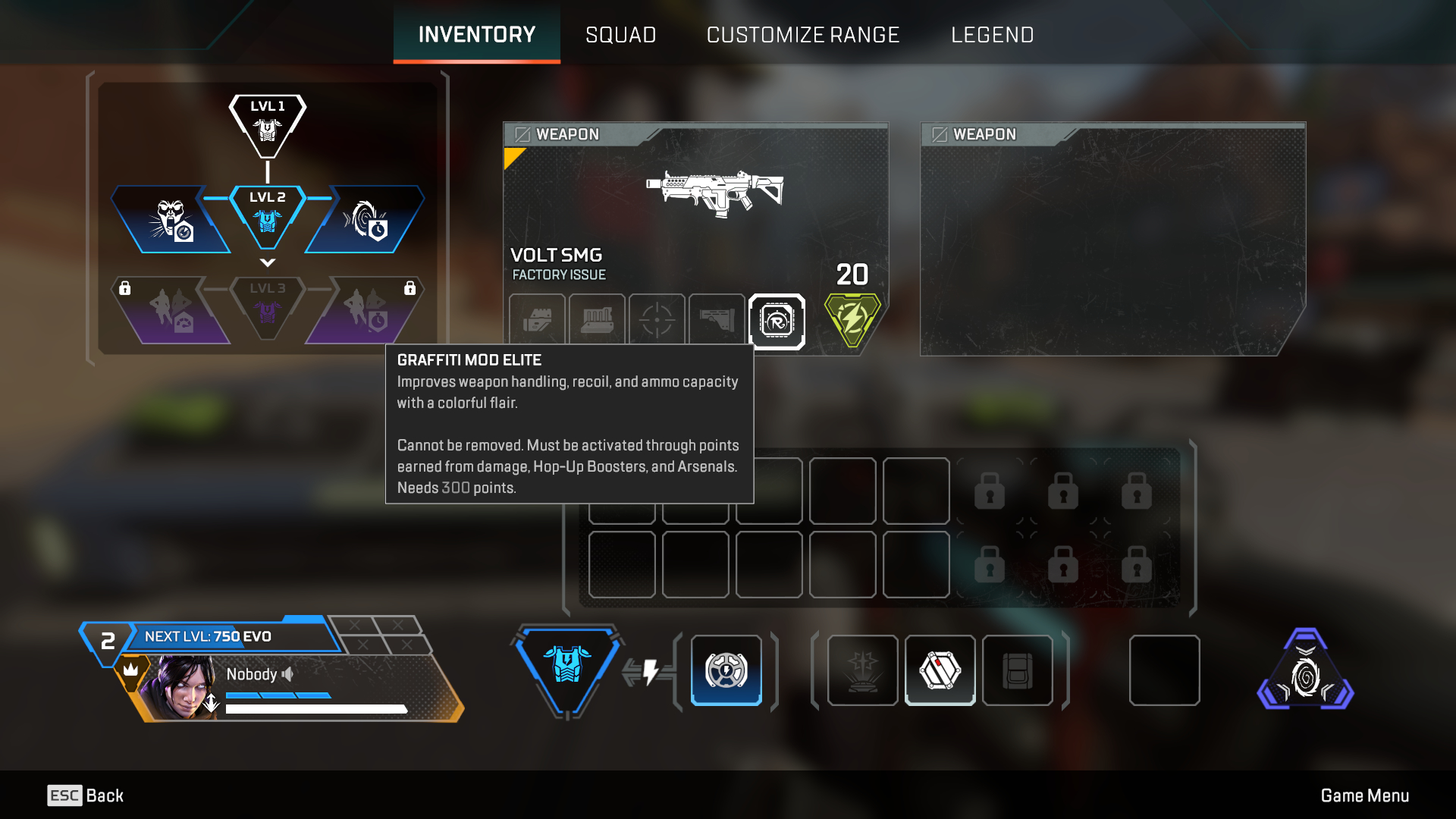Open the Game Menu
1456x819 pixels.
click(1364, 795)
